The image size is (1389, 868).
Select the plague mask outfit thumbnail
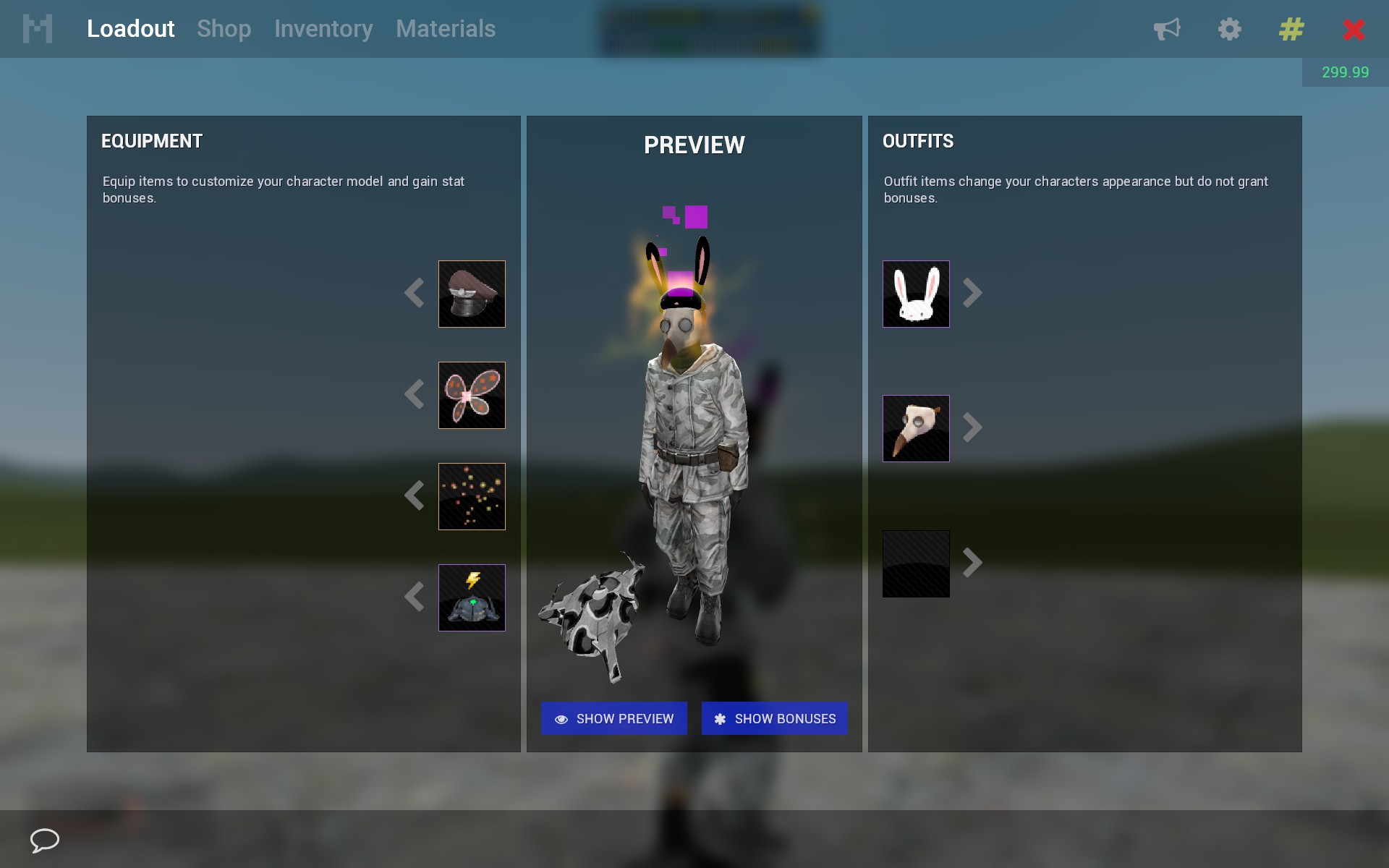coord(916,427)
